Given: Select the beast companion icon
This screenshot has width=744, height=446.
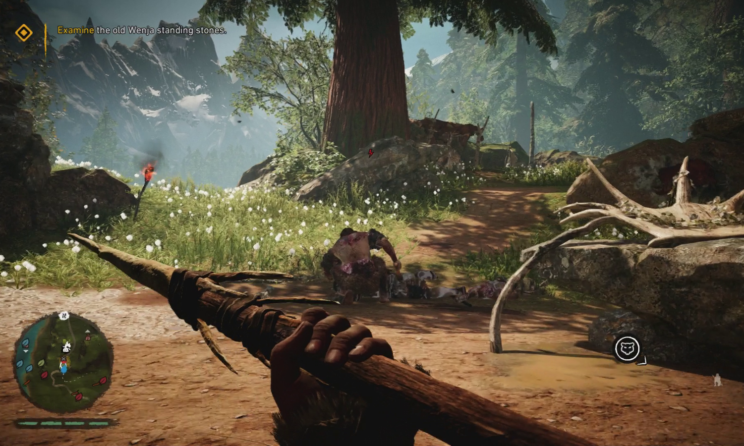Looking at the screenshot, I should coord(627,348).
